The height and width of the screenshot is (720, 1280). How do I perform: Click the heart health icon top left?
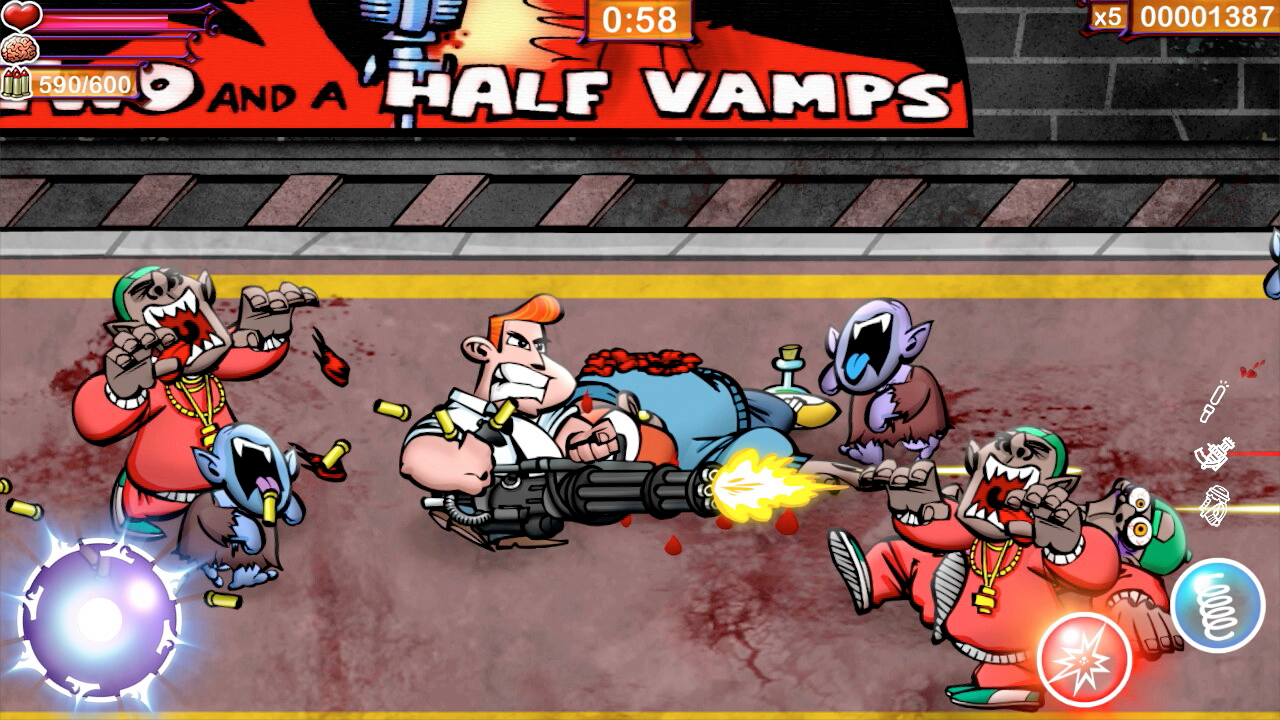[22, 15]
